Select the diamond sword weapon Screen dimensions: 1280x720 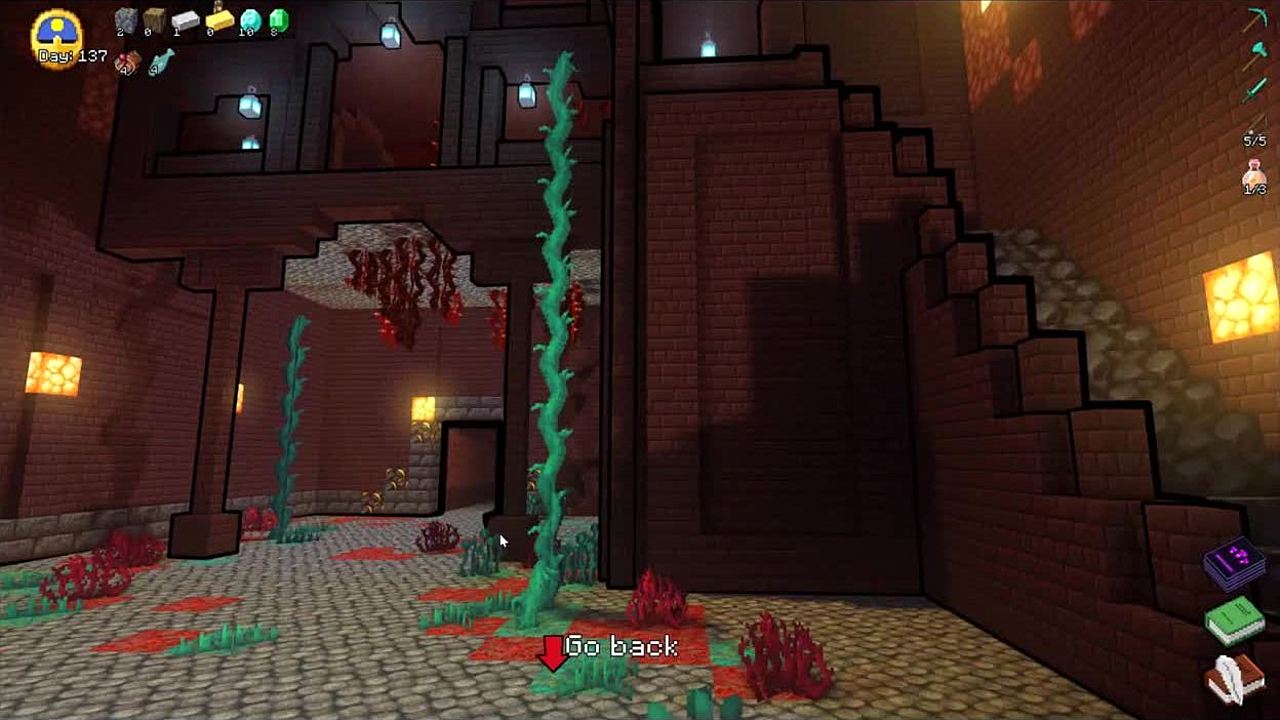[x=1256, y=92]
